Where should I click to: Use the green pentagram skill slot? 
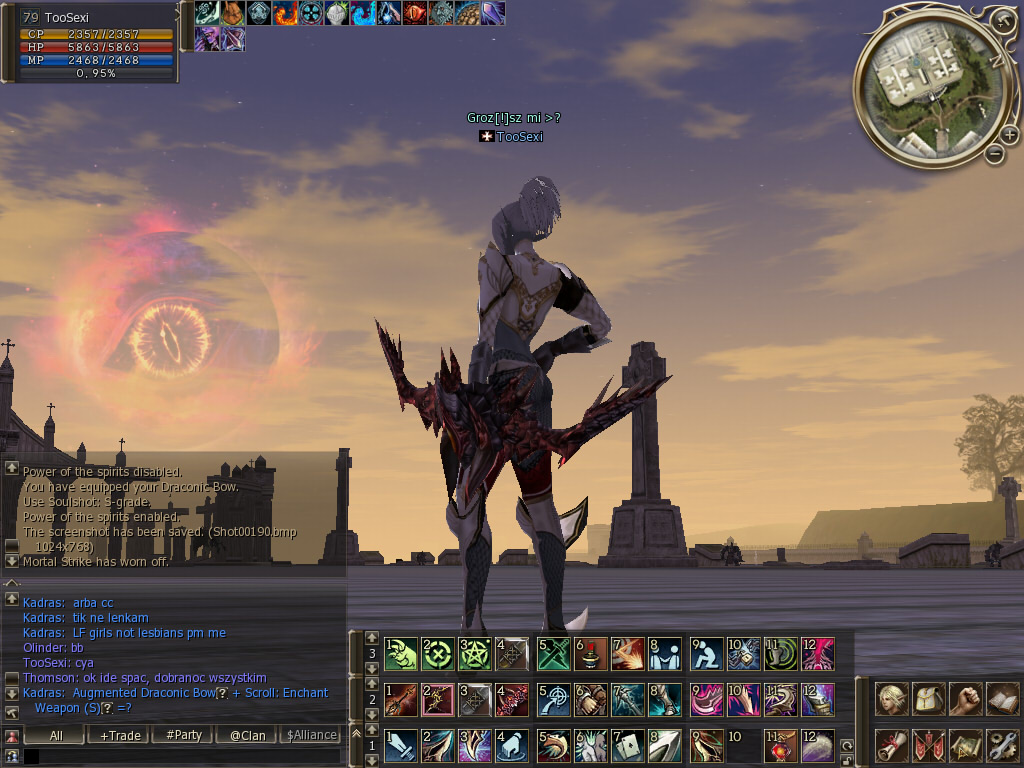pyautogui.click(x=476, y=654)
